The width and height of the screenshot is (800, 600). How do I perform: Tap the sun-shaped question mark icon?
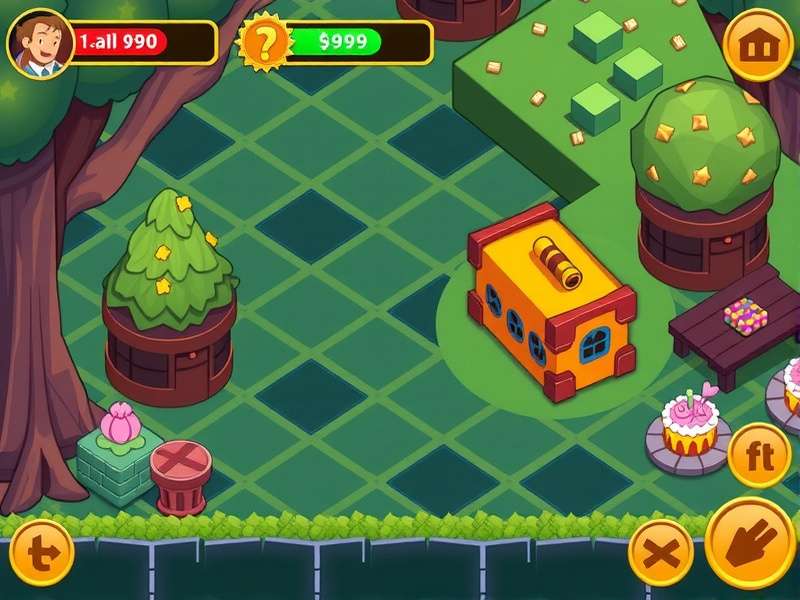(x=264, y=43)
